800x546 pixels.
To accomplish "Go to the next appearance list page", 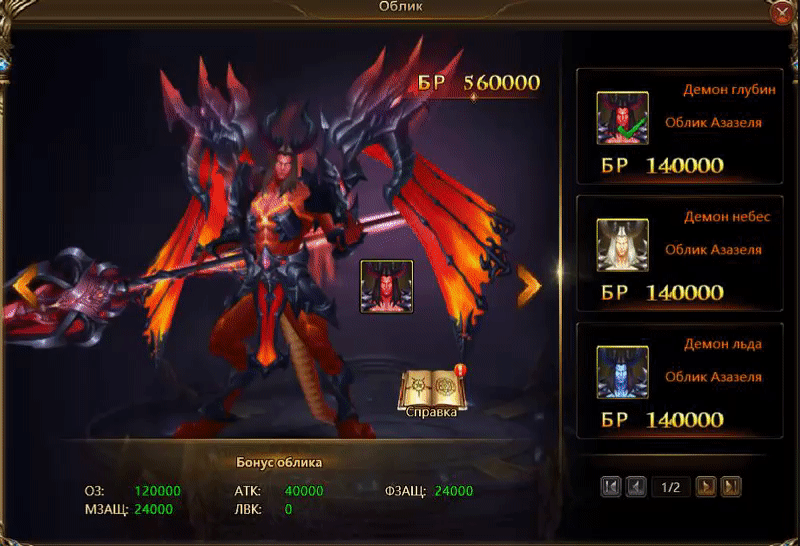I will click(706, 487).
